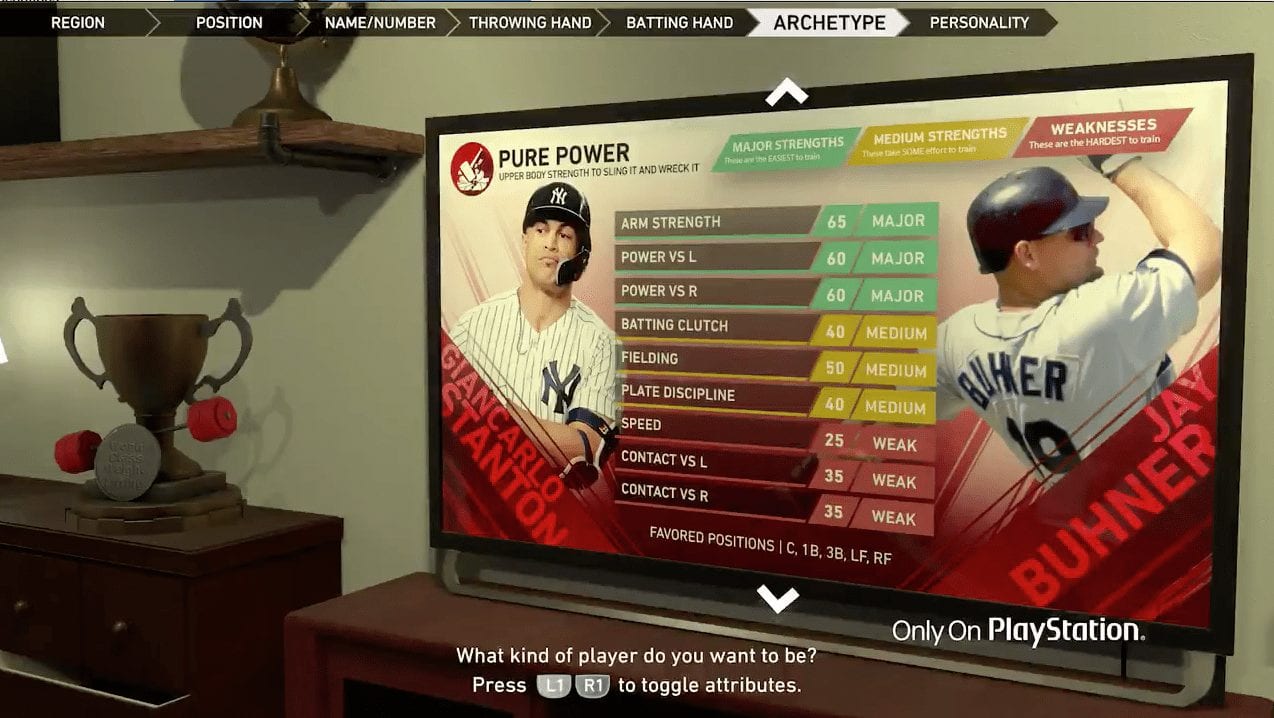
Task: Select the Throwing Hand step
Action: [x=530, y=22]
